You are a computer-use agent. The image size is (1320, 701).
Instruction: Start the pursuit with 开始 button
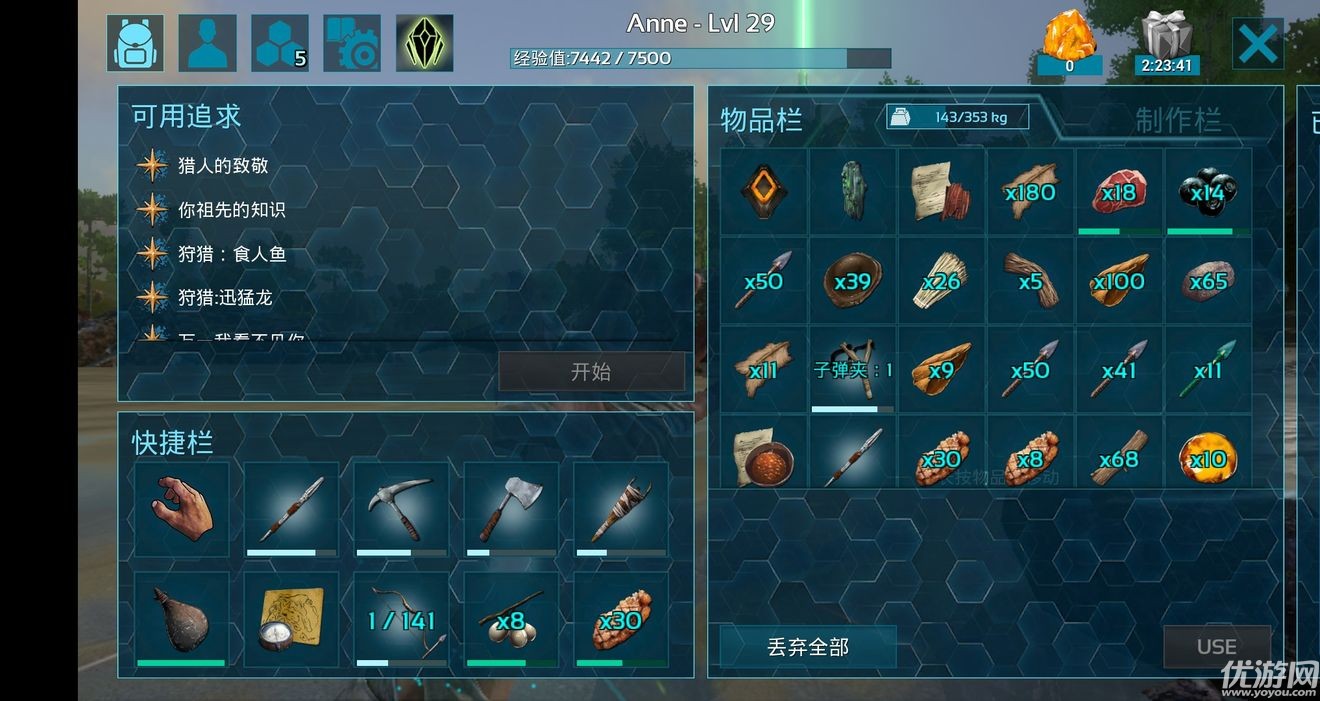click(591, 372)
